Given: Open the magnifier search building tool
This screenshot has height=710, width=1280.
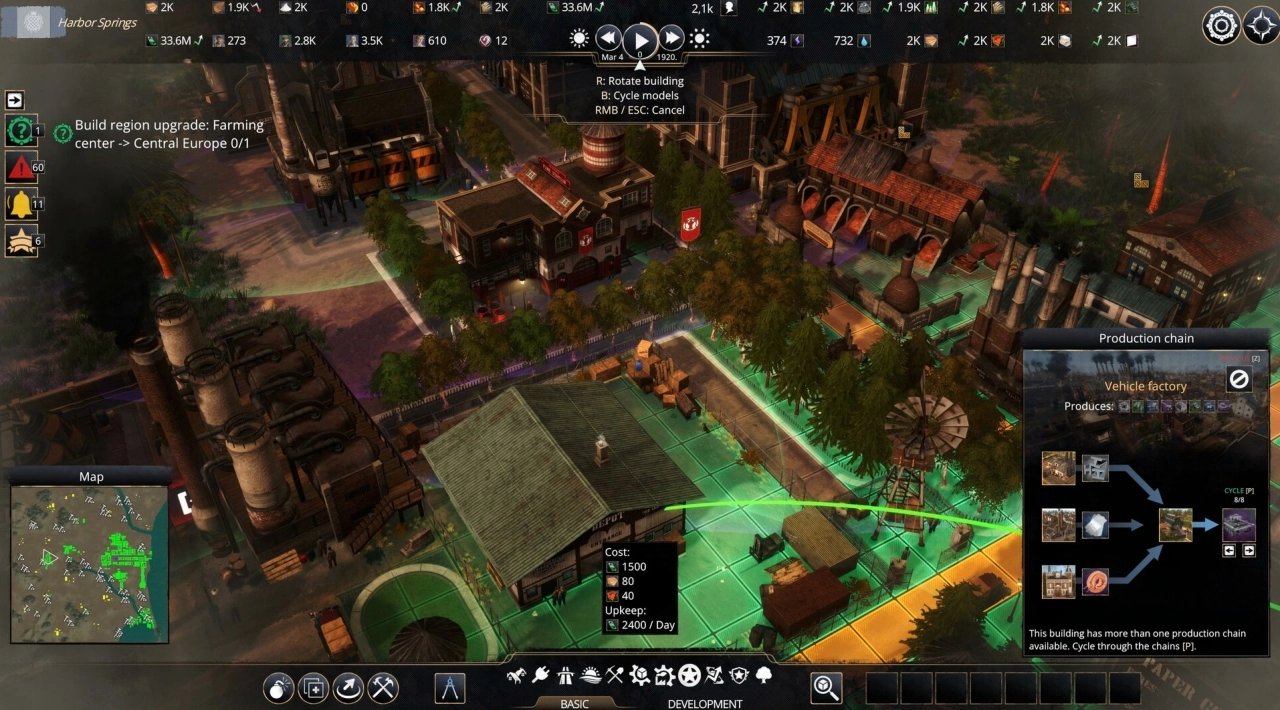Looking at the screenshot, I should 826,687.
